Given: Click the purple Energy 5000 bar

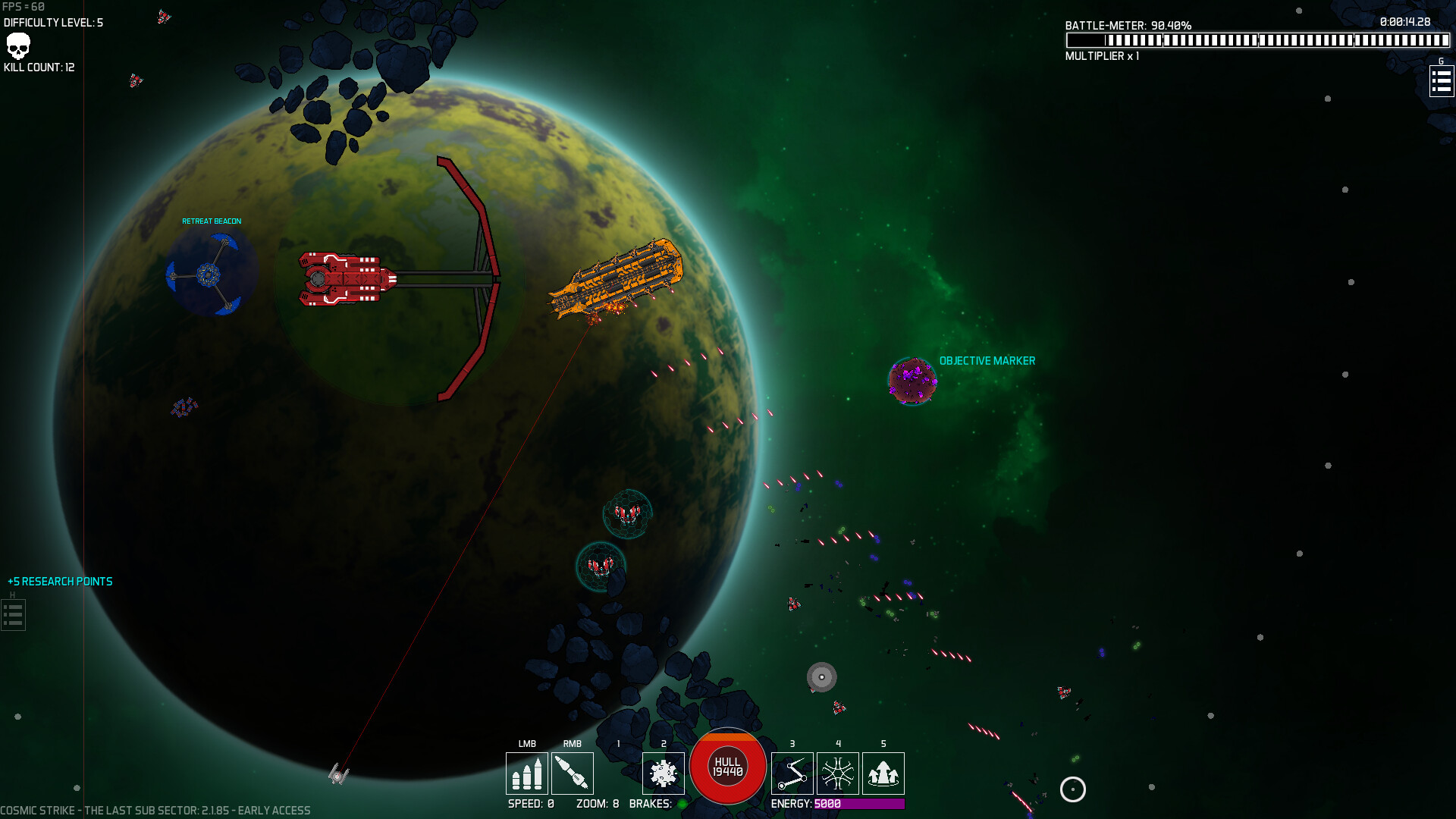Looking at the screenshot, I should (858, 805).
